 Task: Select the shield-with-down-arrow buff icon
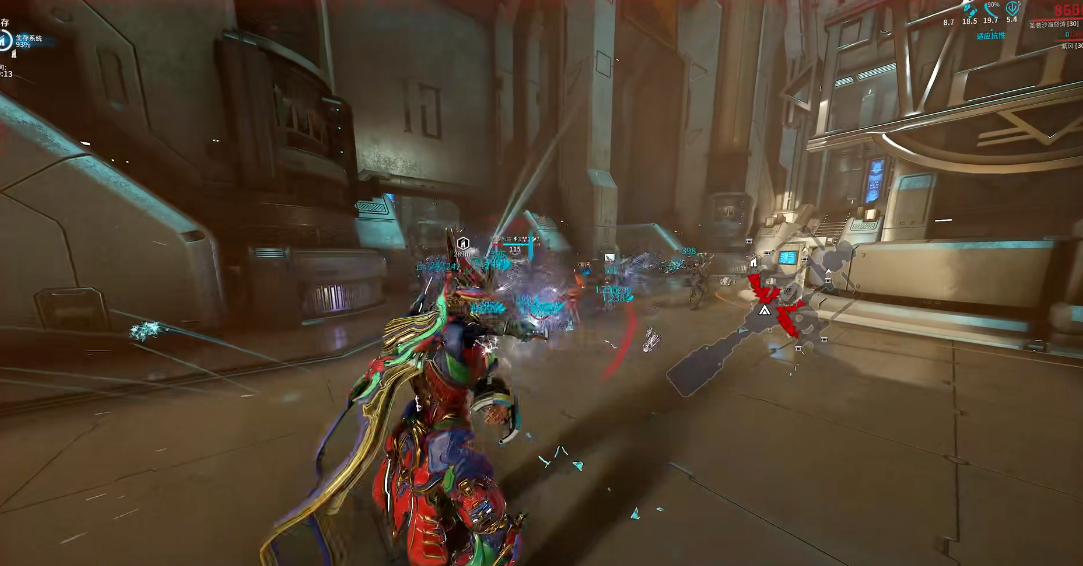click(1011, 8)
